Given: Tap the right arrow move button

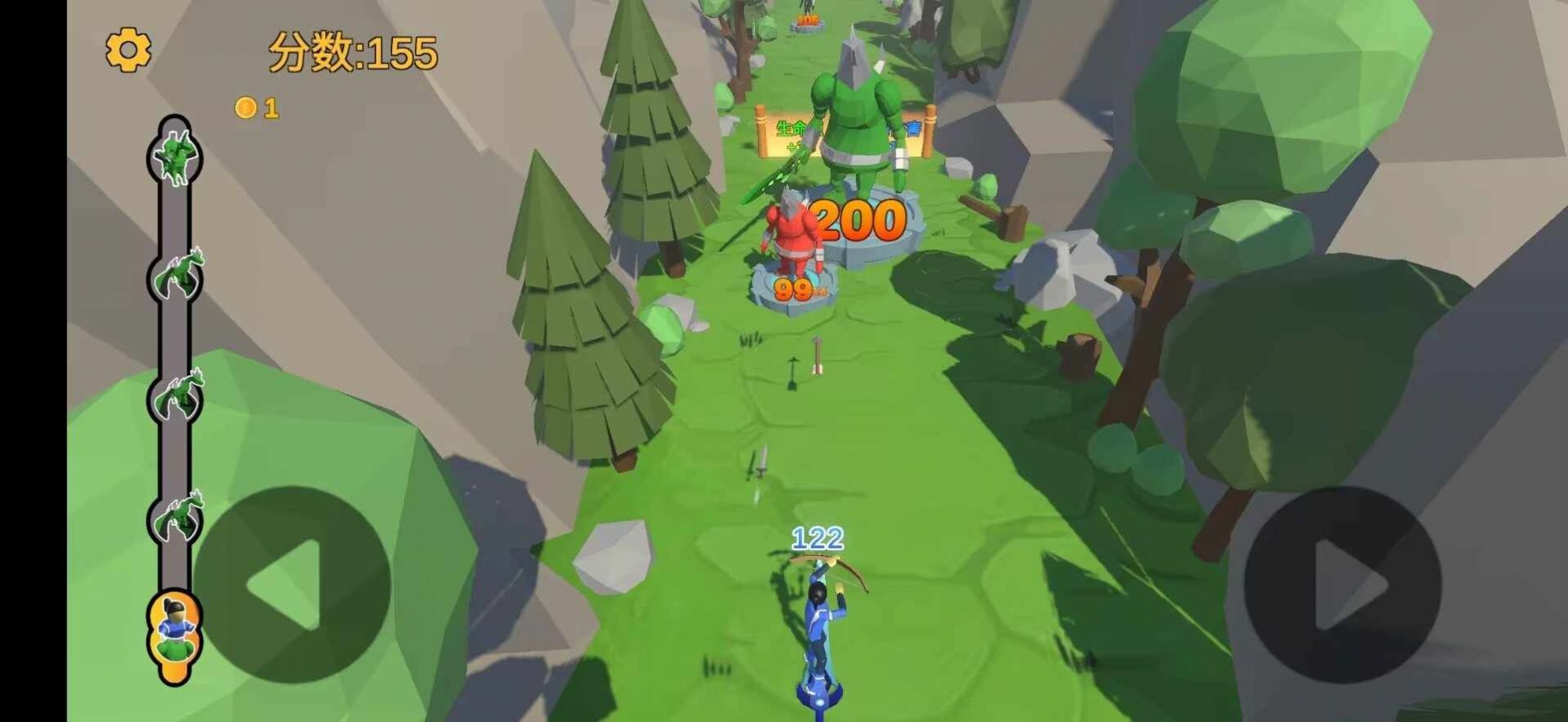Looking at the screenshot, I should (x=1342, y=584).
